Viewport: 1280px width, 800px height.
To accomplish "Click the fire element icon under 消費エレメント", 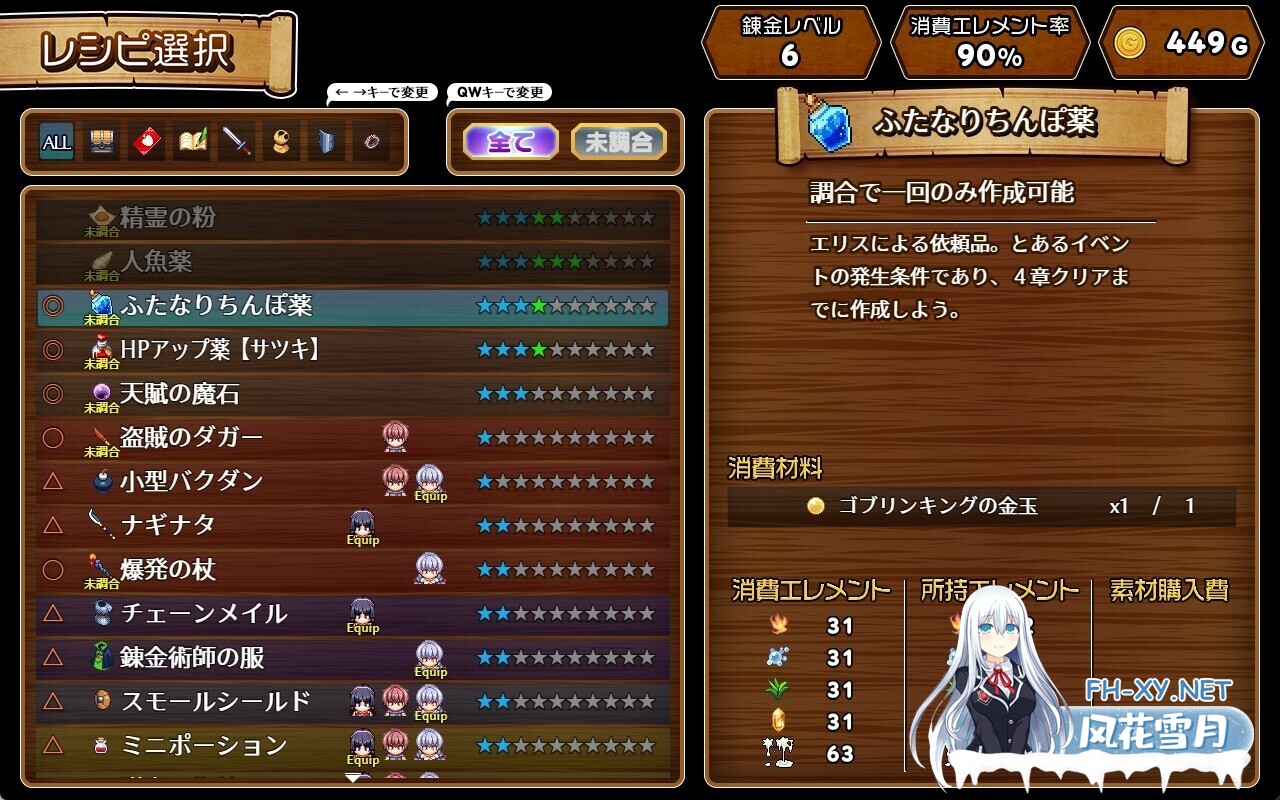I will click(x=778, y=624).
